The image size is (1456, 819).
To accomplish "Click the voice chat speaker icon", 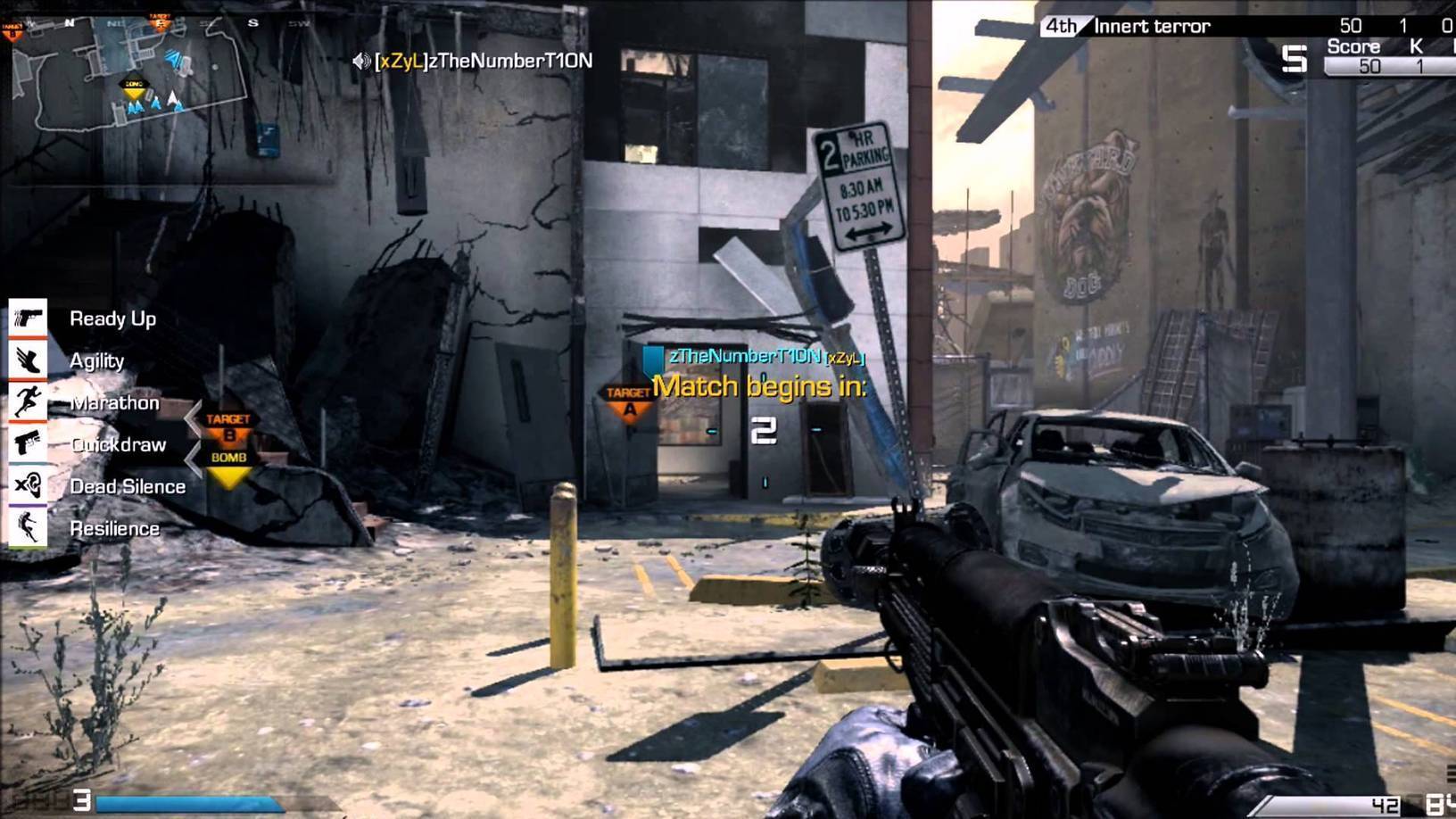I will 361,61.
